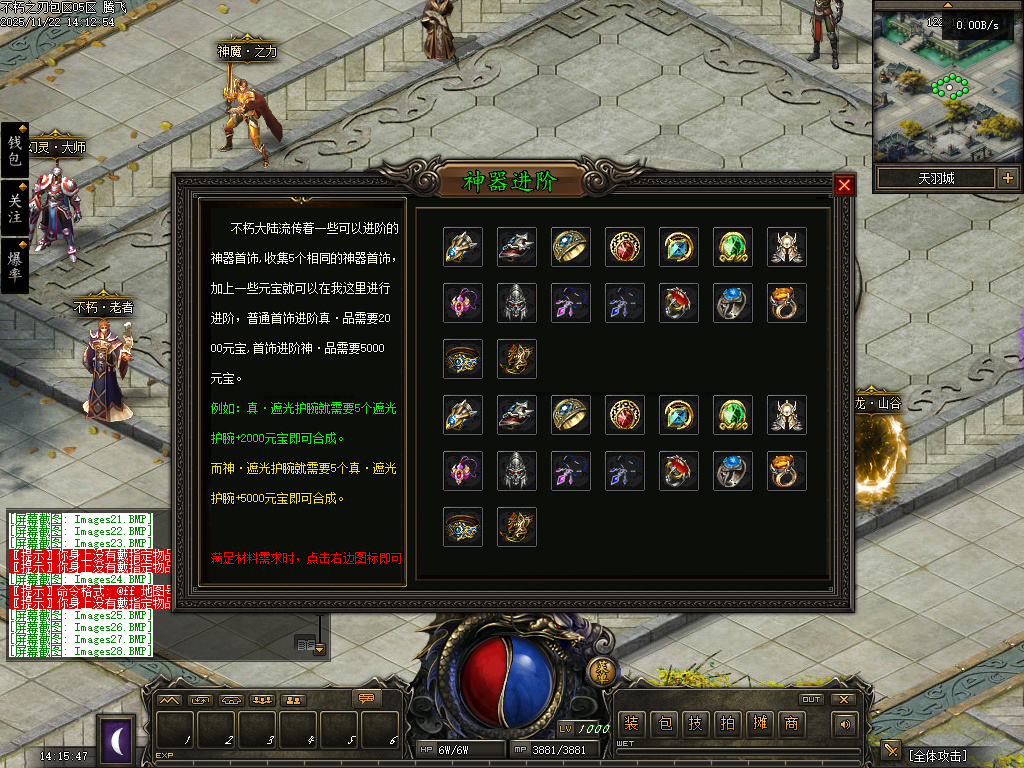Open the 爆率 drop rate side tab

[15, 264]
